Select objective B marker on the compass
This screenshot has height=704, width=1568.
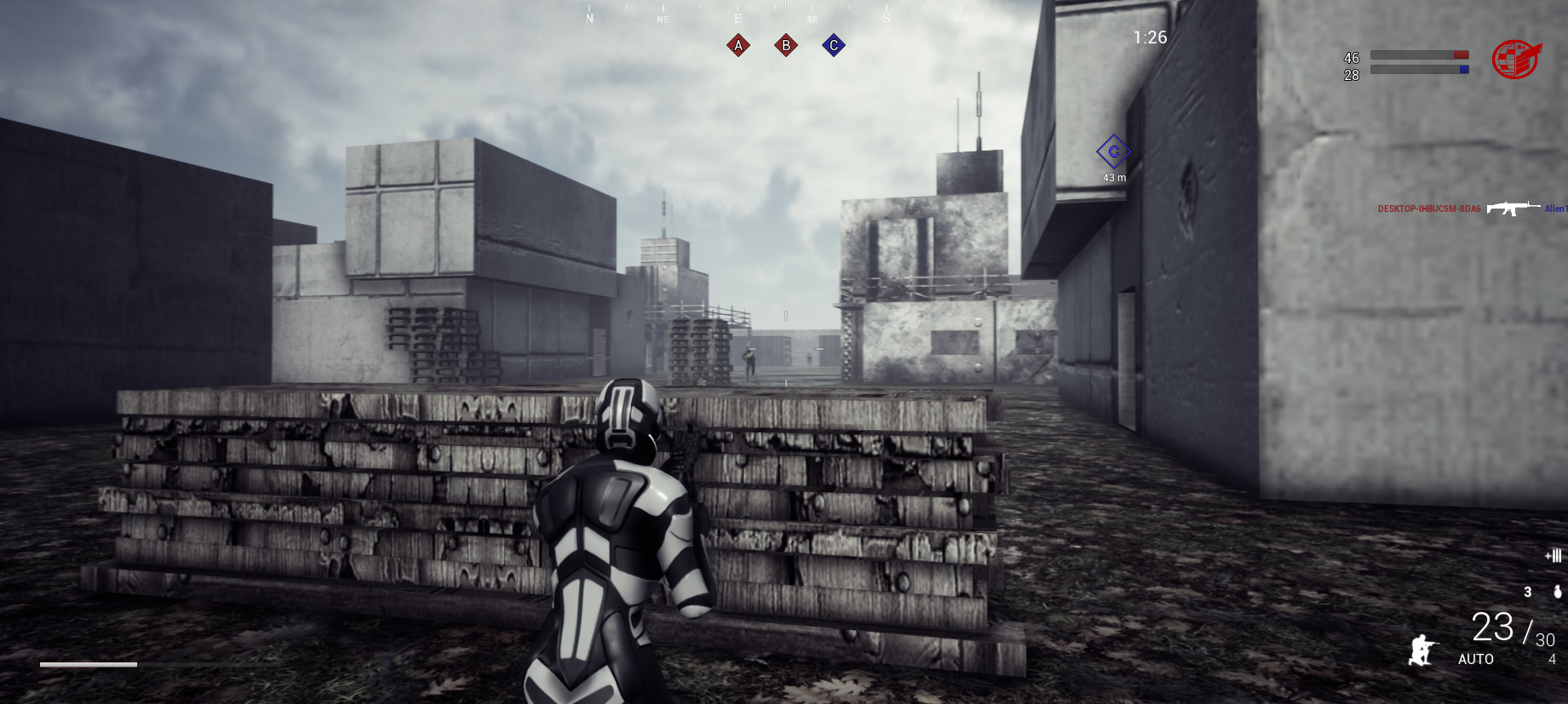[x=784, y=45]
